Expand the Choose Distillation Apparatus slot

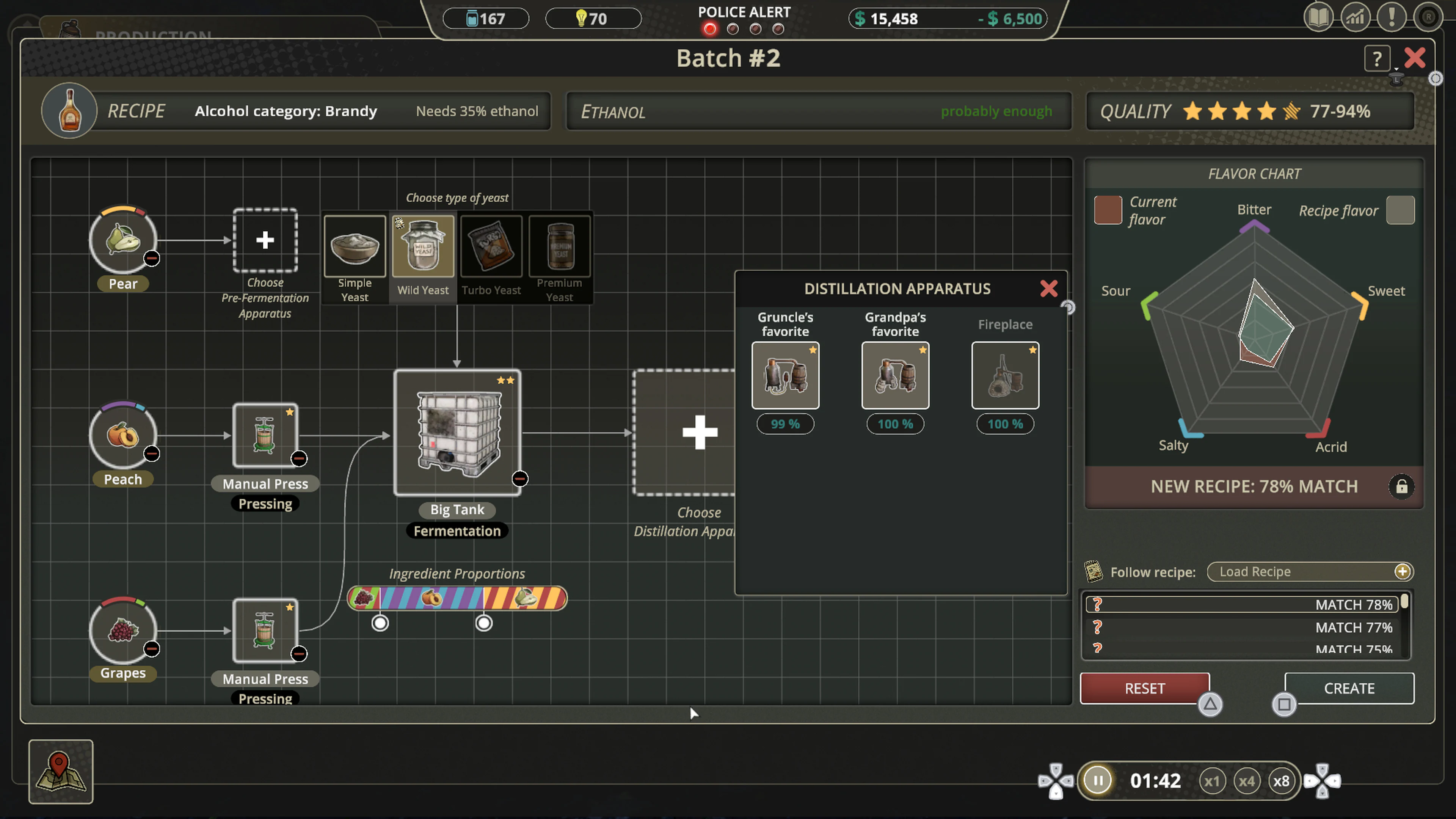[700, 432]
